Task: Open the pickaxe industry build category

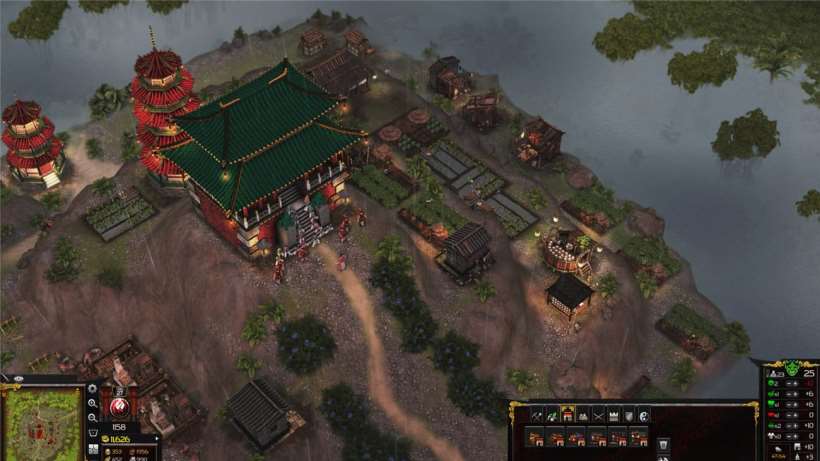Action: pos(536,415)
